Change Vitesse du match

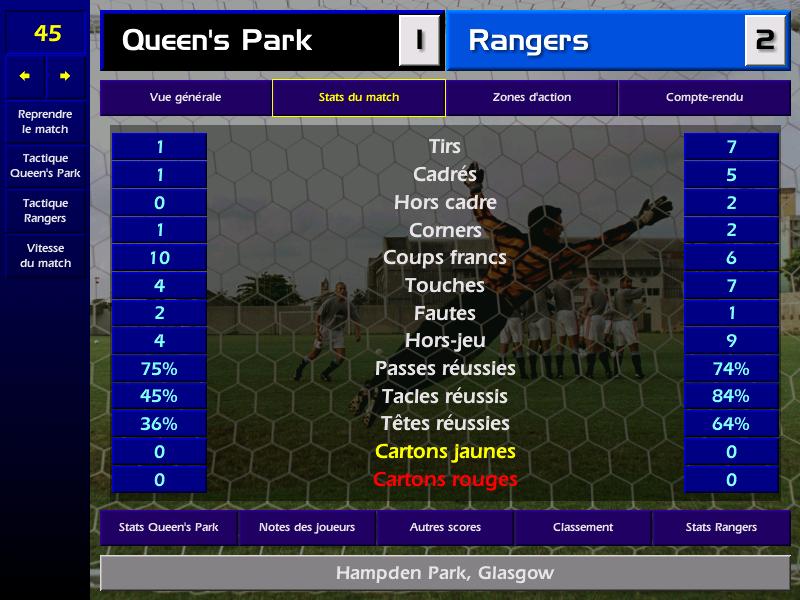(45, 256)
